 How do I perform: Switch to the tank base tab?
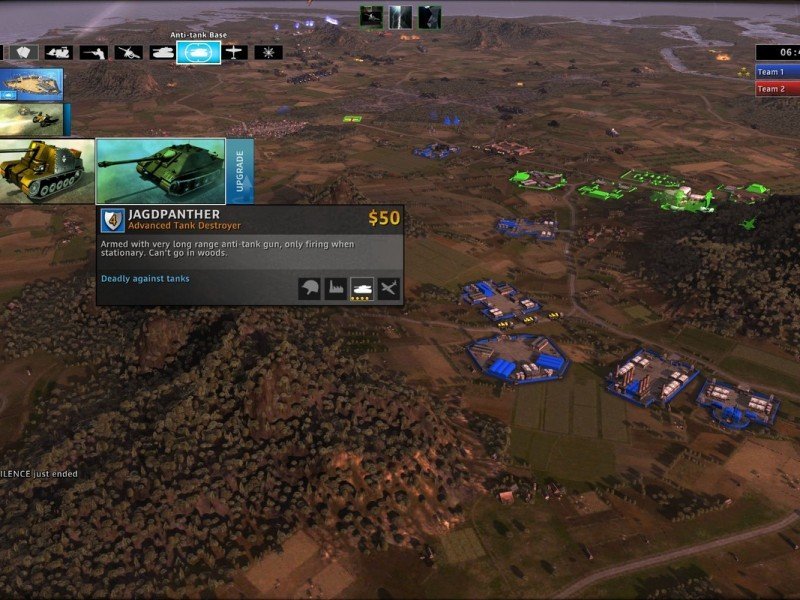click(x=162, y=52)
